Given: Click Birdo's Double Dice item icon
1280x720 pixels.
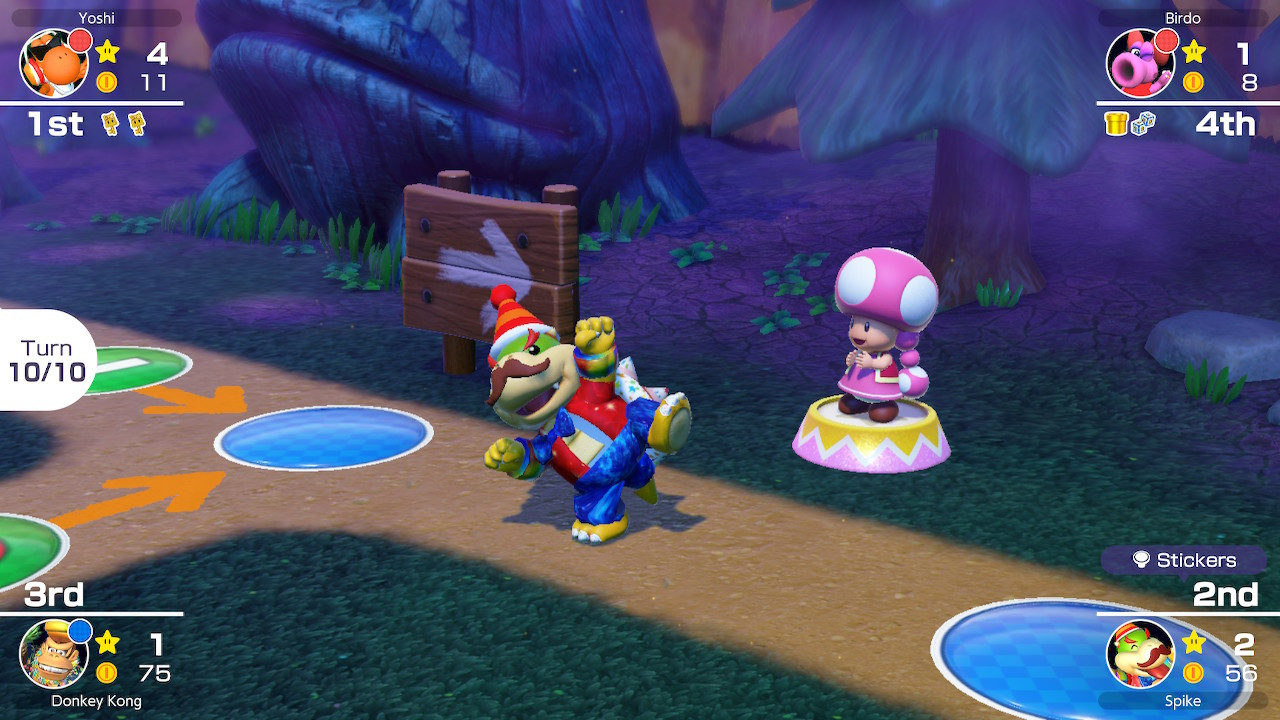Looking at the screenshot, I should coord(1144,122).
